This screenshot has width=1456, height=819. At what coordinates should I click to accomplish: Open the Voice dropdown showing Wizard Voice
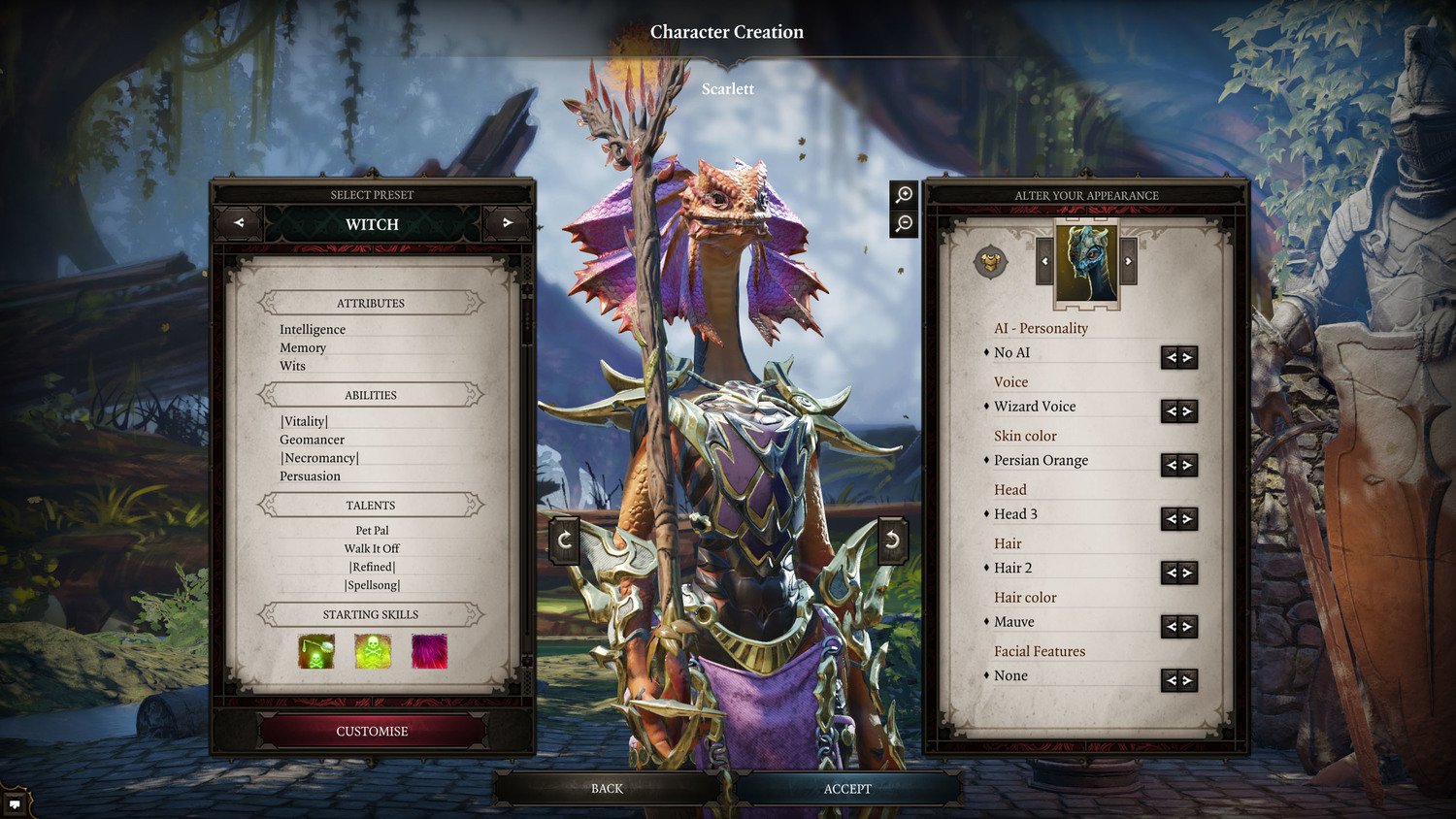pos(1178,410)
